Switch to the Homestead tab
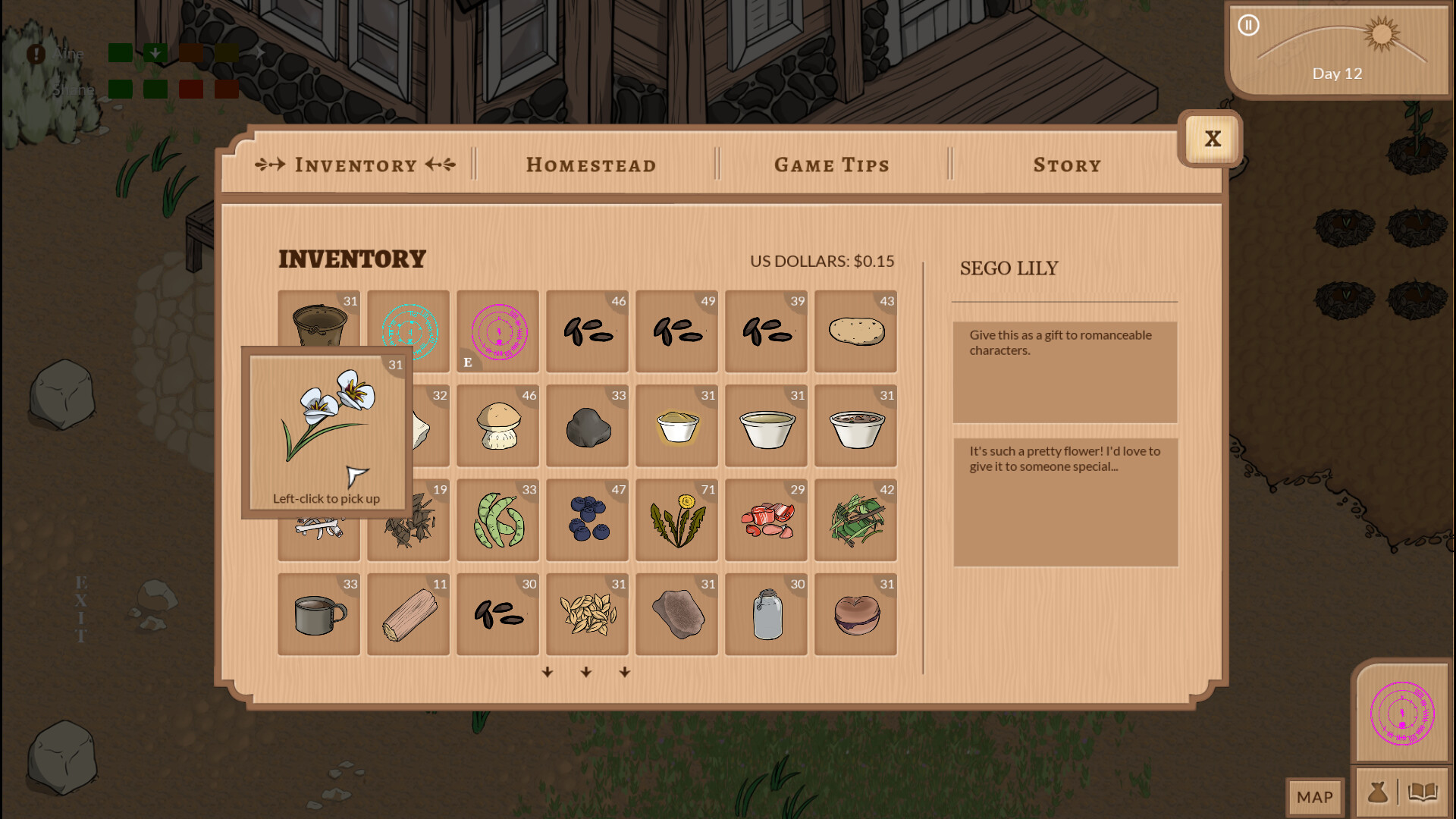The image size is (1456, 819). point(591,165)
